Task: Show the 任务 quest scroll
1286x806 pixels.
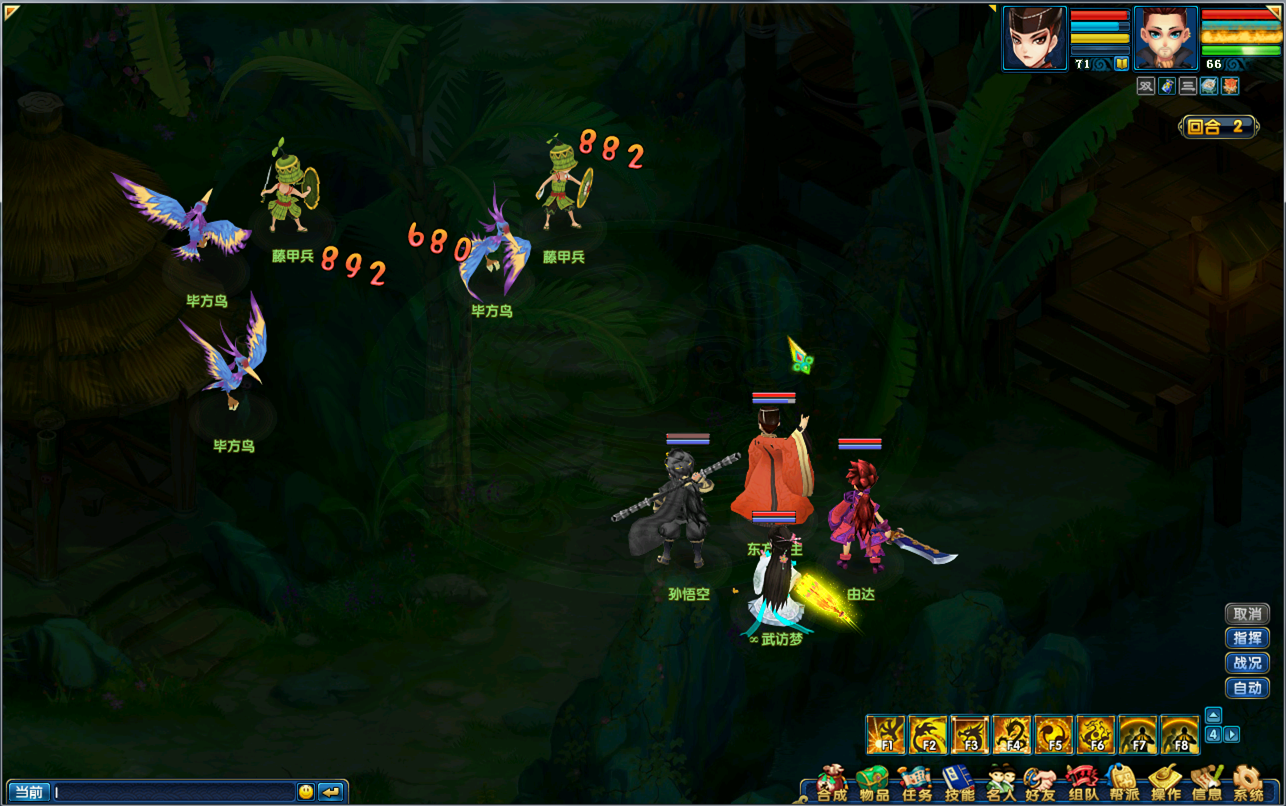Action: click(917, 784)
